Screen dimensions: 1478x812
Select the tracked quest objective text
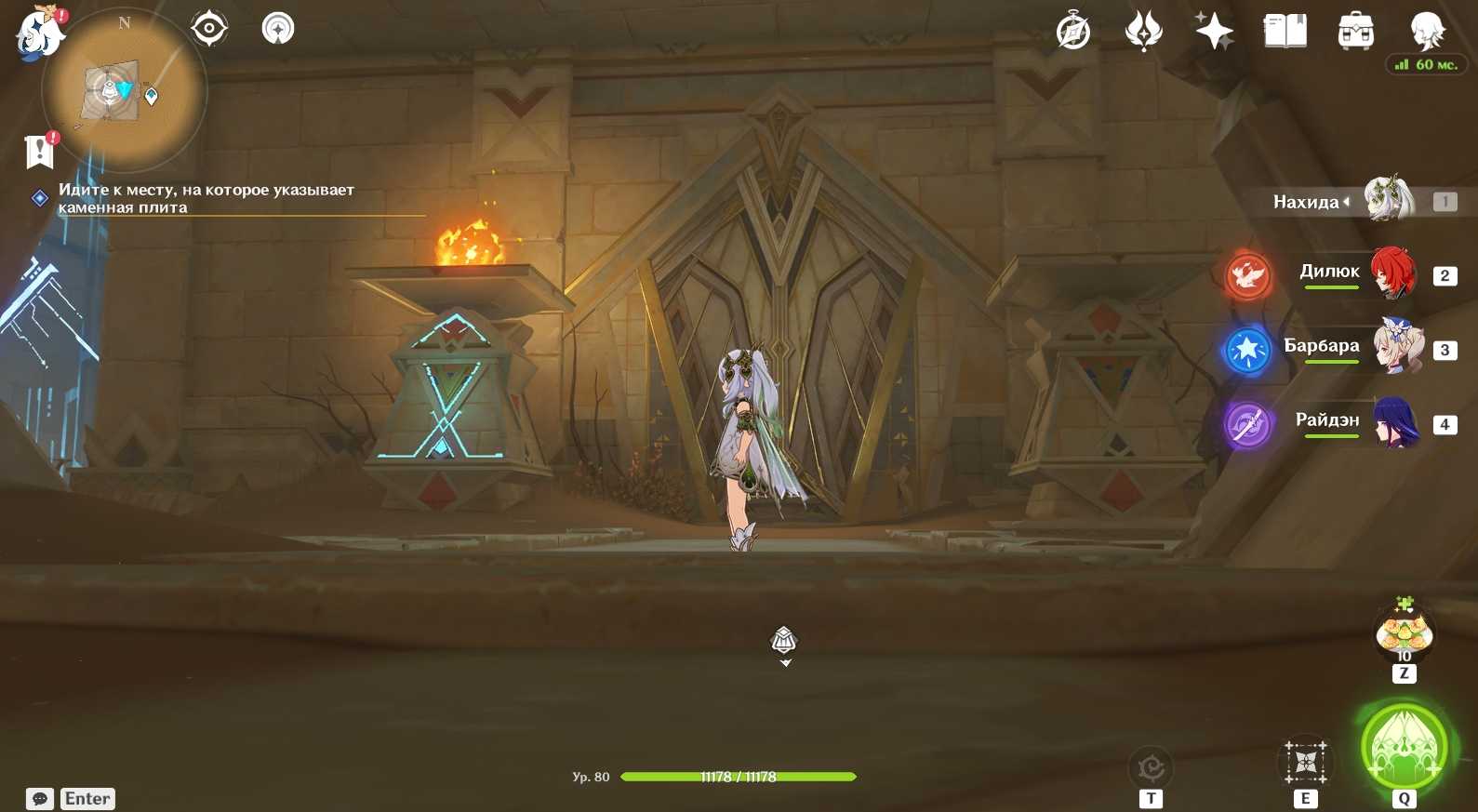tap(206, 198)
